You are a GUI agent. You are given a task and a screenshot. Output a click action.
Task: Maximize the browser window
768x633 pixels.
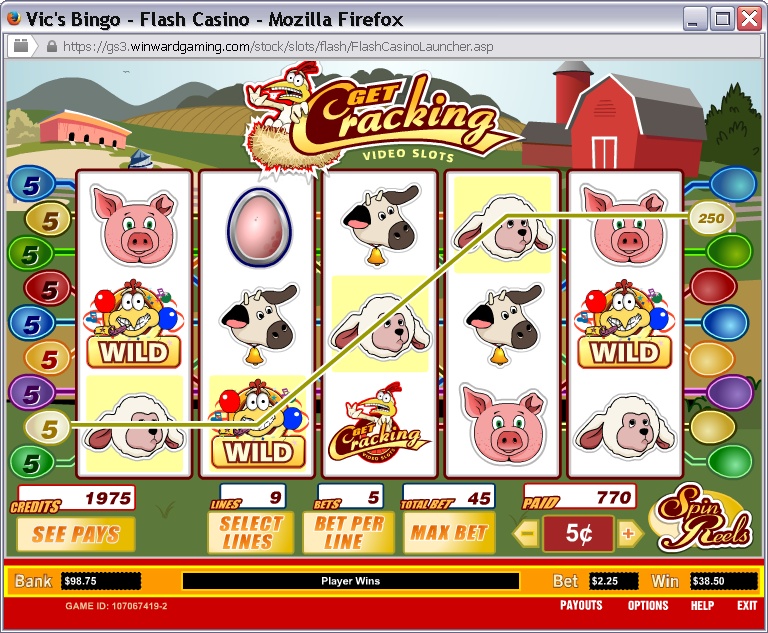(x=722, y=19)
